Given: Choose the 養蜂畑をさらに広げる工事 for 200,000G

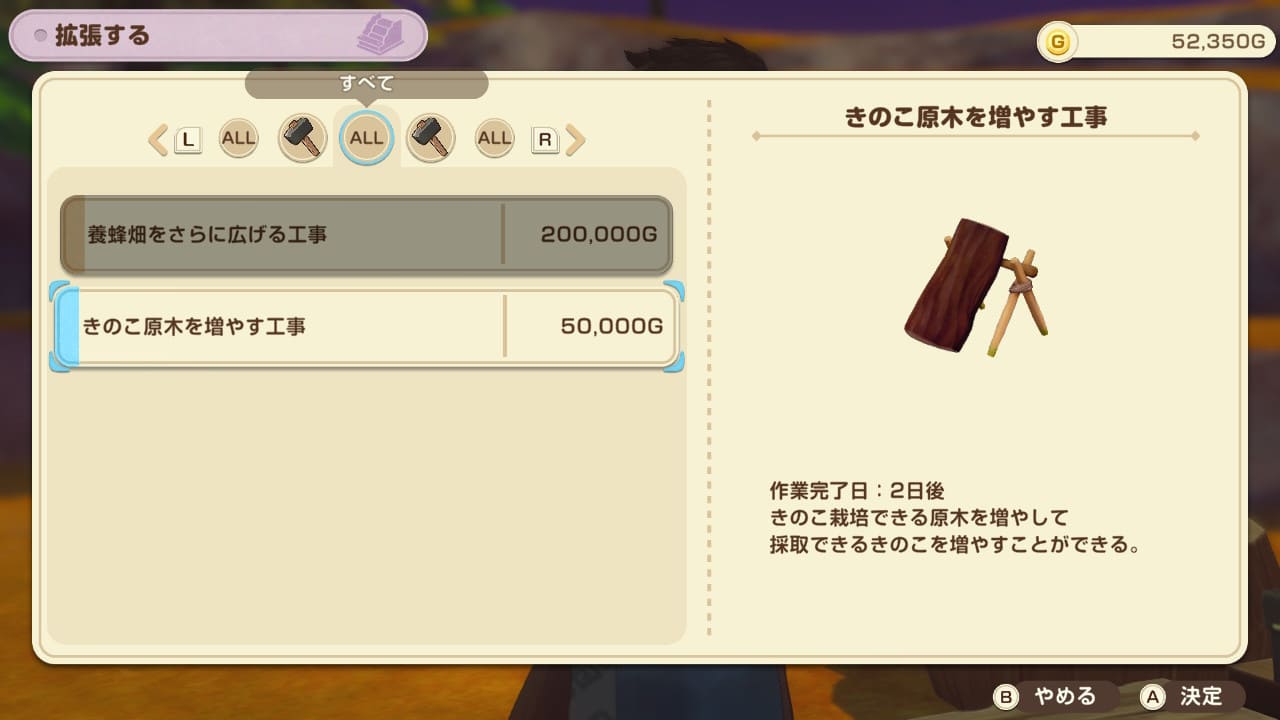Looking at the screenshot, I should point(366,233).
